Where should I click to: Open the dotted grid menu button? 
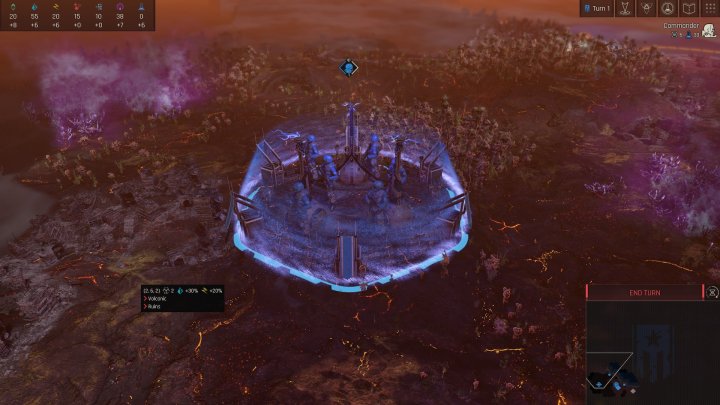point(709,8)
